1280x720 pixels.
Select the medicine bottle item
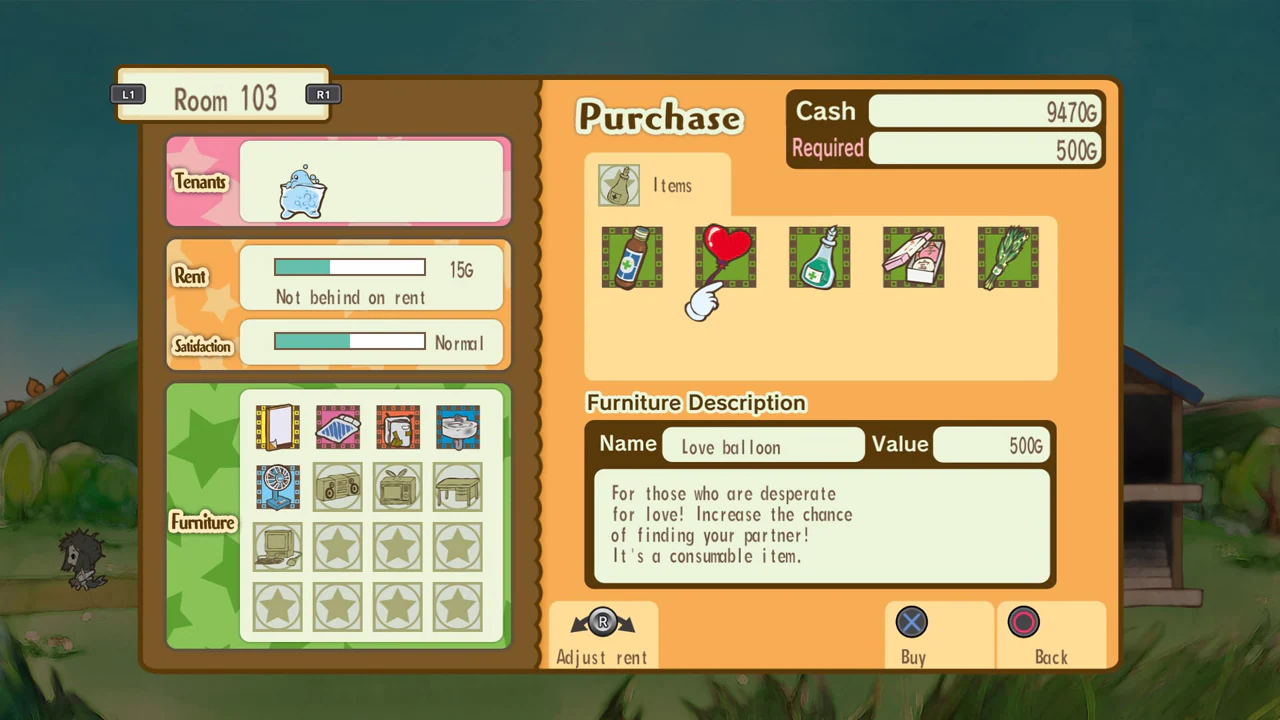[631, 256]
